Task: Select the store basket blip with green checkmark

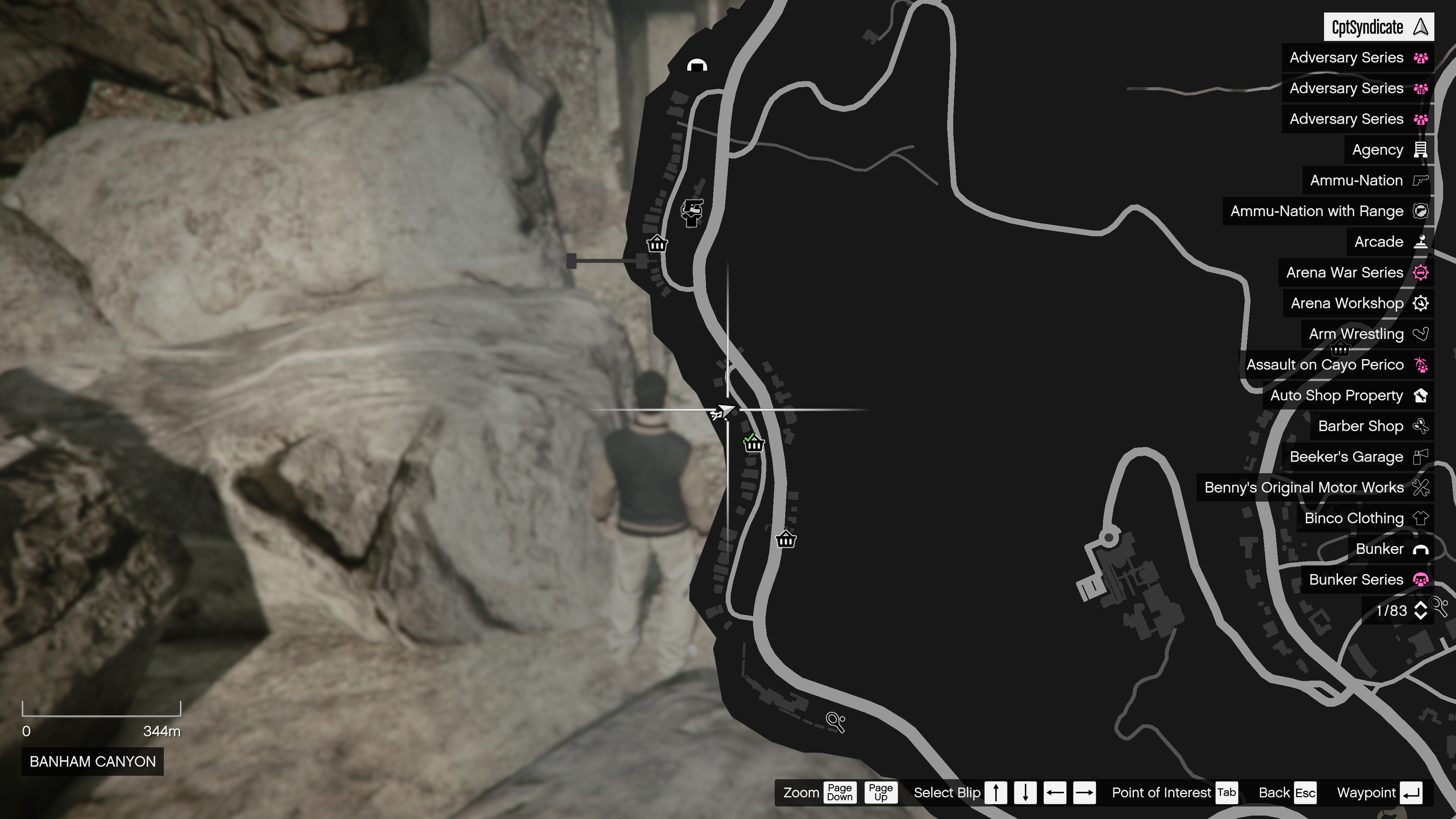Action: point(755,444)
